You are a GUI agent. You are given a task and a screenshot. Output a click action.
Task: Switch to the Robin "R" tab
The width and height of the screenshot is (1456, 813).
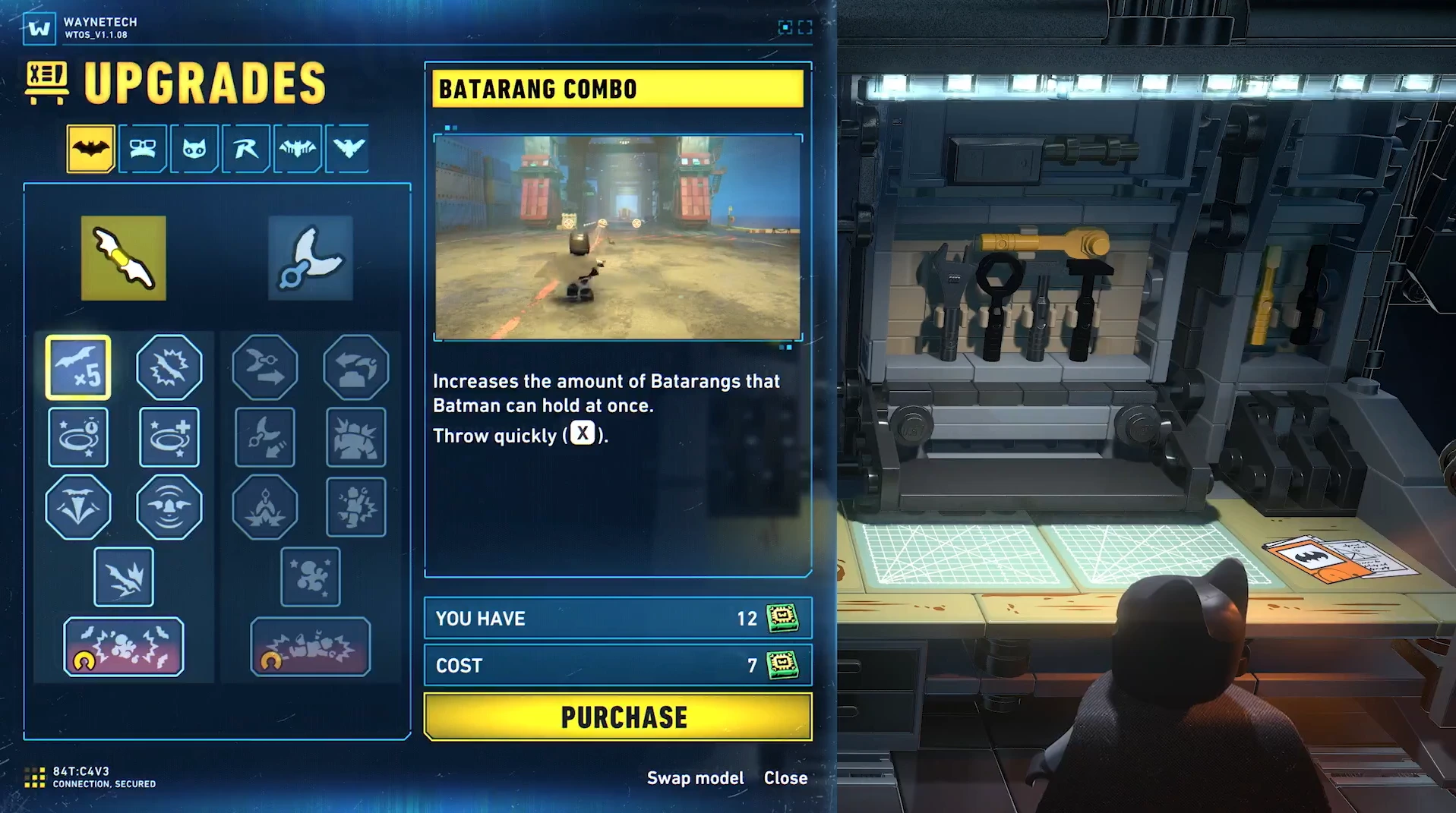[x=245, y=148]
